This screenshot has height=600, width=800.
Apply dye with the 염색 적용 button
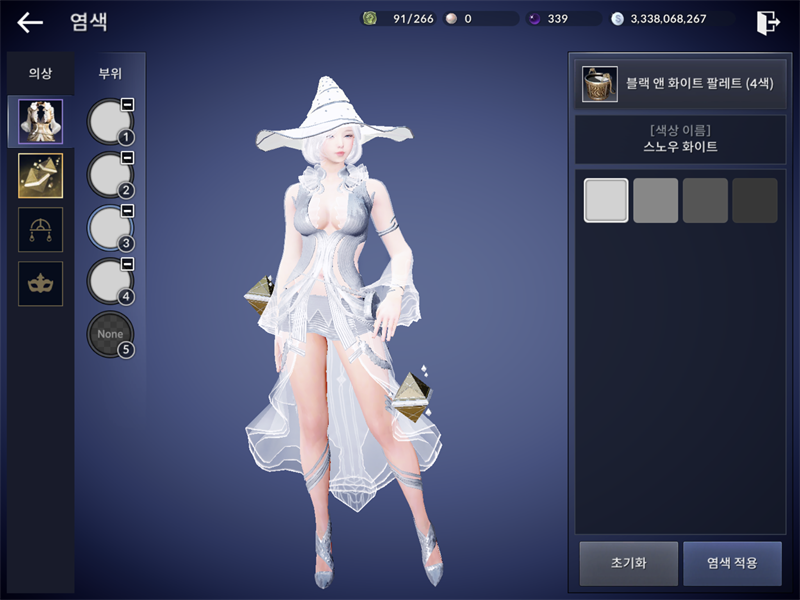coord(732,563)
